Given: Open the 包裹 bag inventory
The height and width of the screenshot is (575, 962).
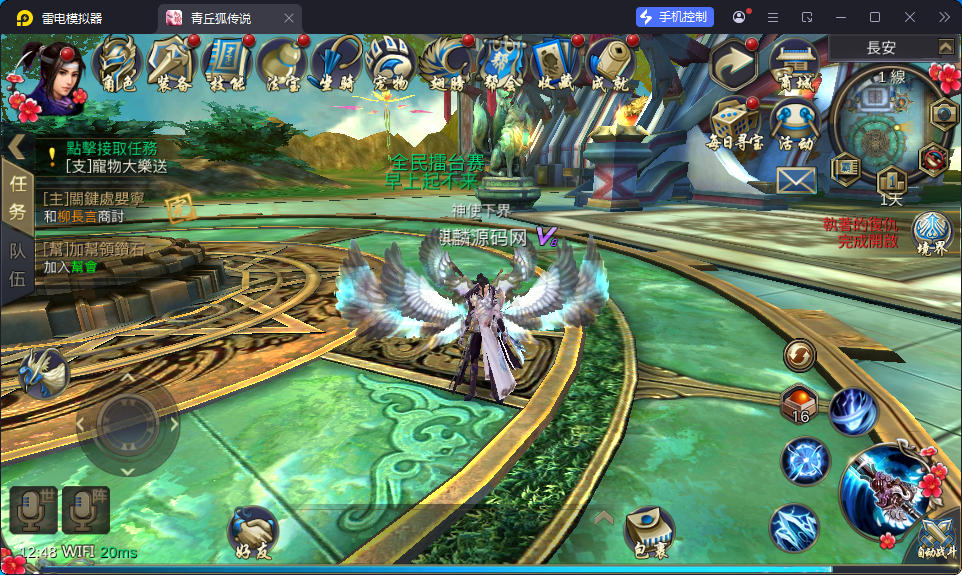Looking at the screenshot, I should pyautogui.click(x=649, y=530).
